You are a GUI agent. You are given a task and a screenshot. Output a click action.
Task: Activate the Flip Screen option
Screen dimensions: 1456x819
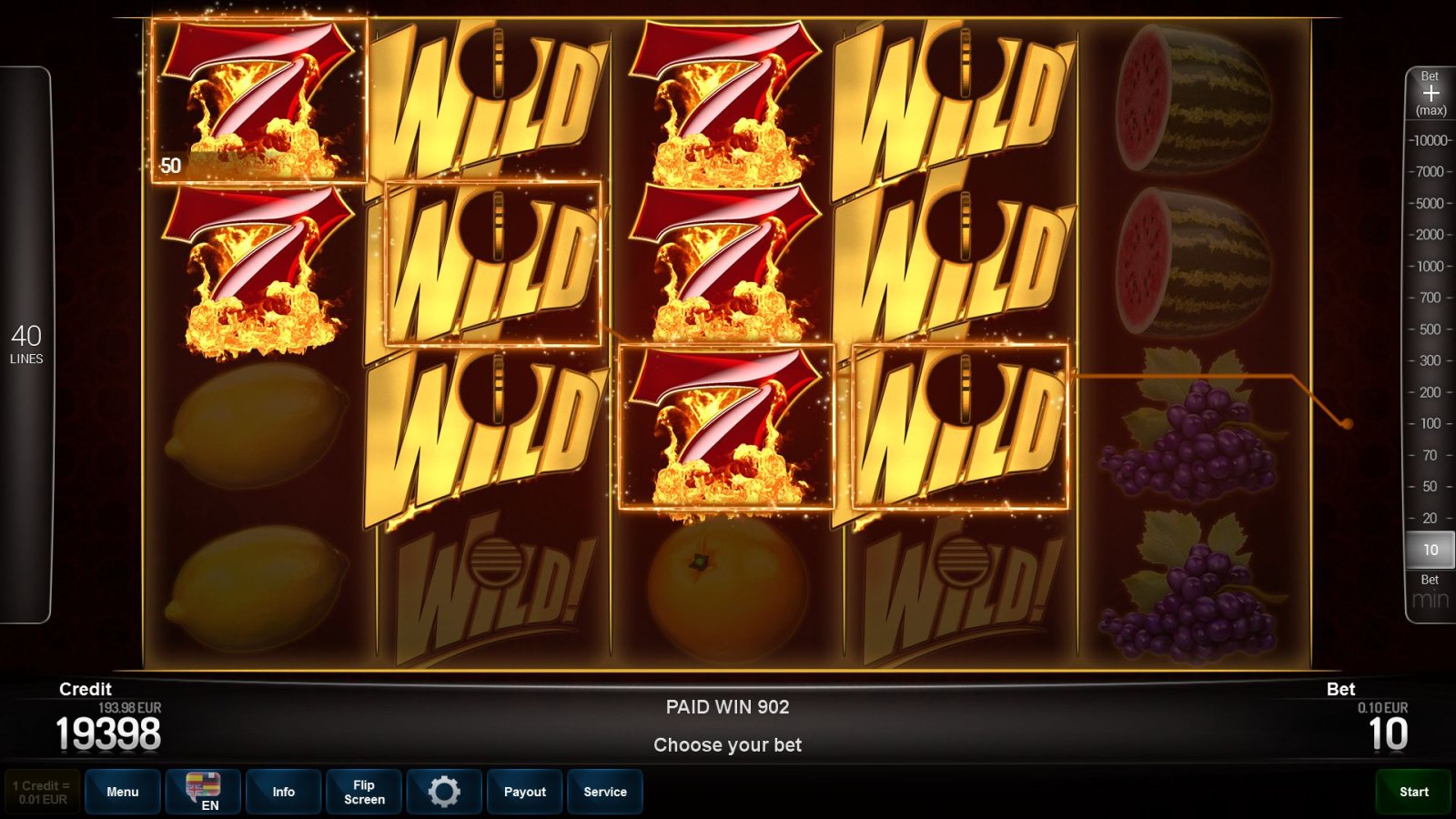[363, 792]
